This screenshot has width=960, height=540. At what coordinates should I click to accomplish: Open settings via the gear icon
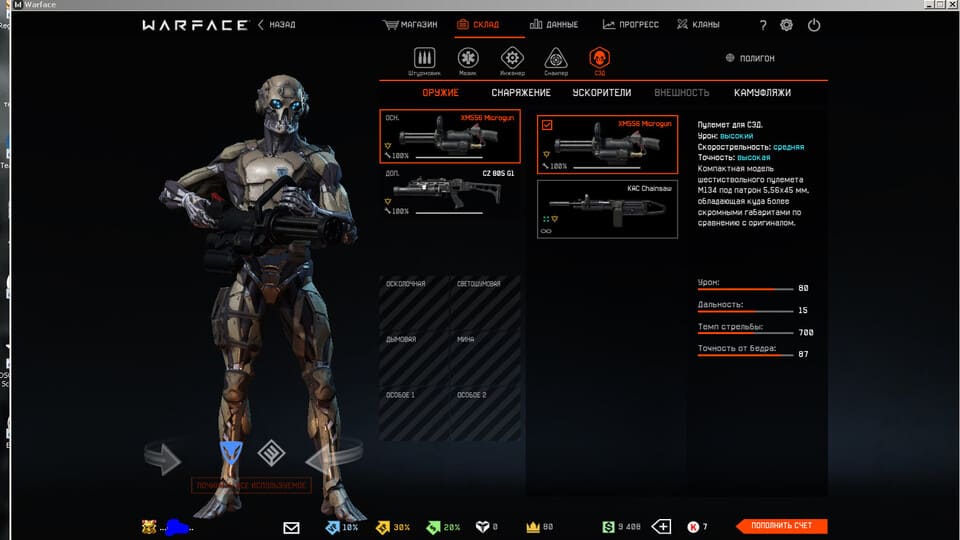787,25
